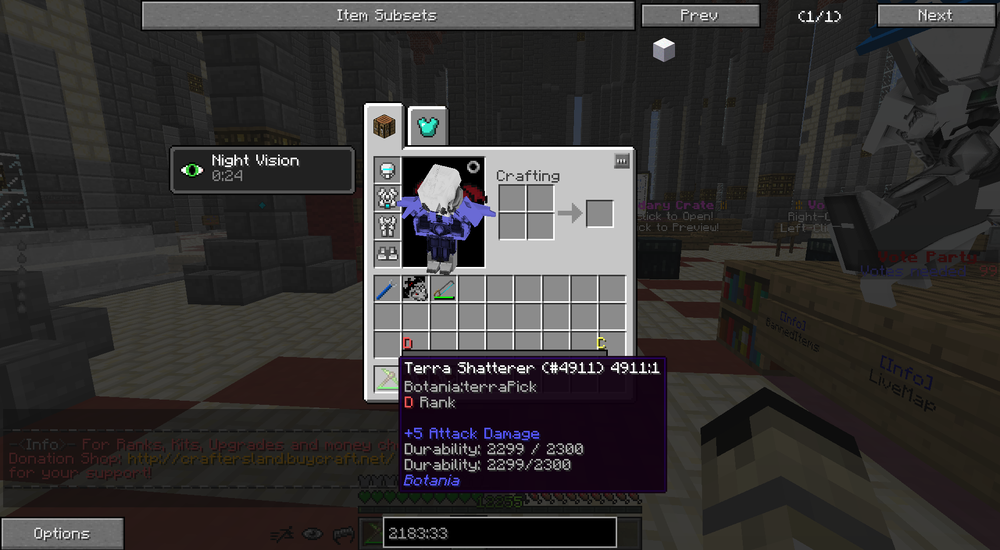
Task: Select the boots armor slot
Action: [387, 255]
